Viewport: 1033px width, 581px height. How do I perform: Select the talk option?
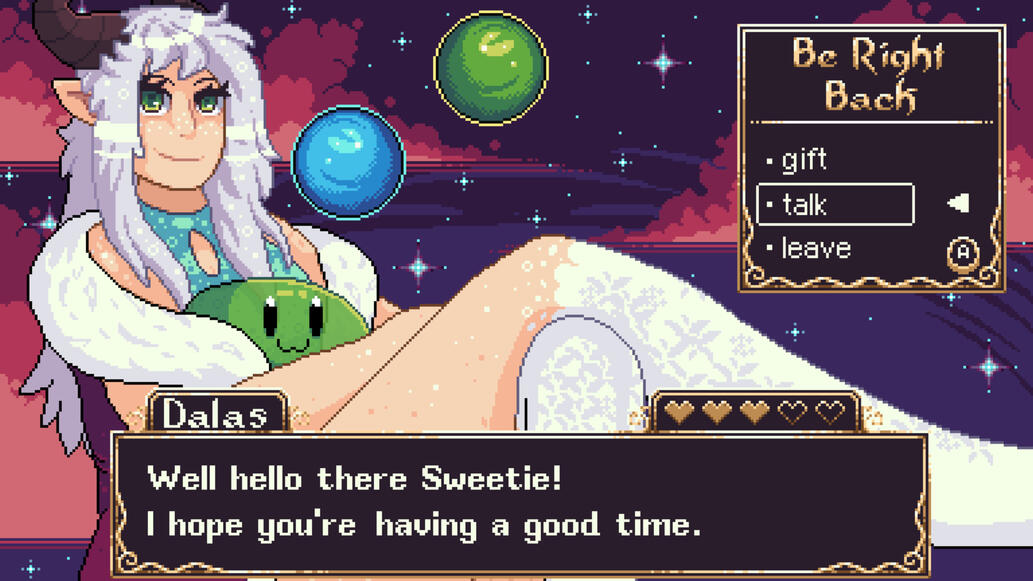tap(834, 205)
